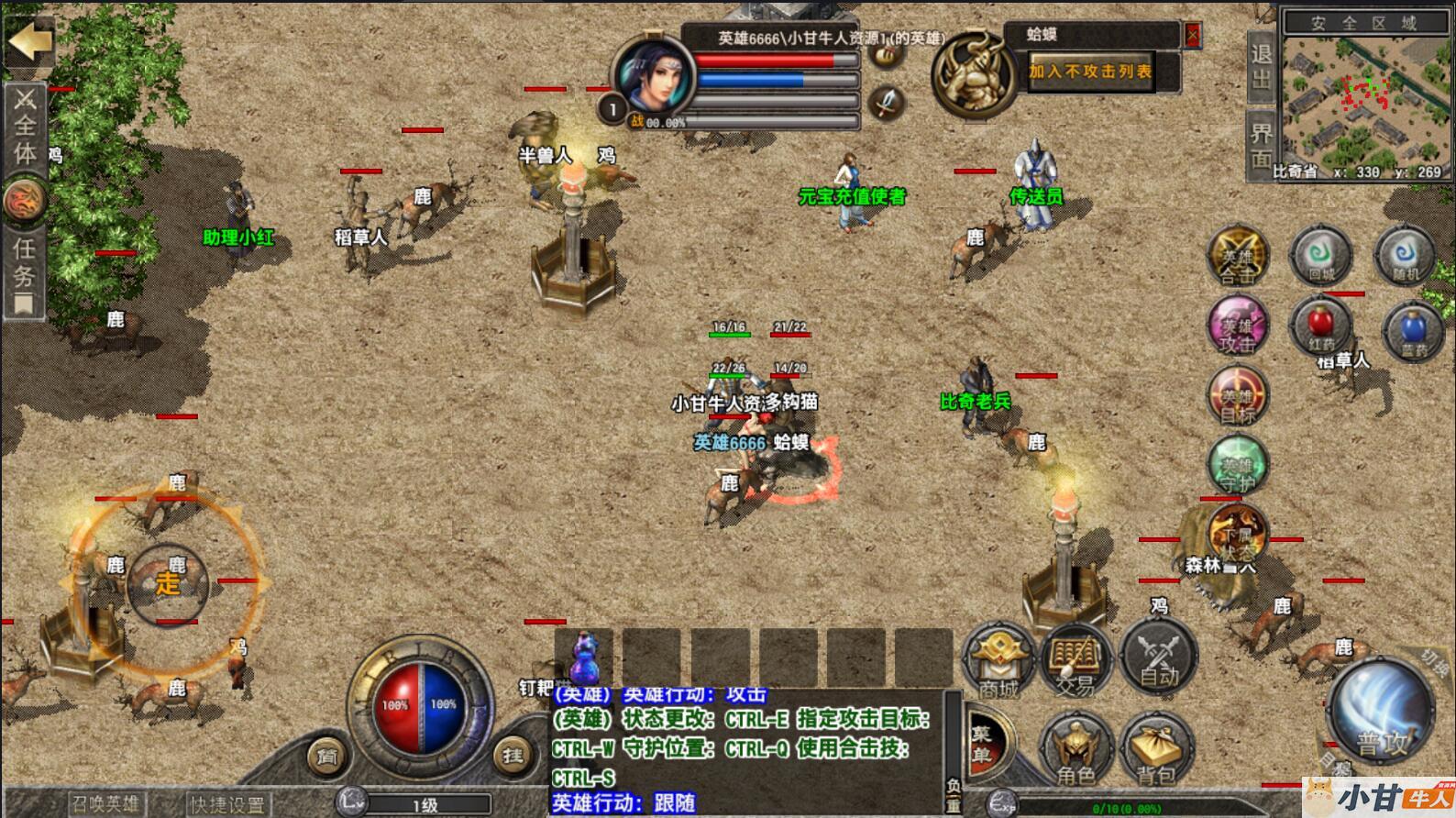Open the 任务 quest panel

point(24,274)
